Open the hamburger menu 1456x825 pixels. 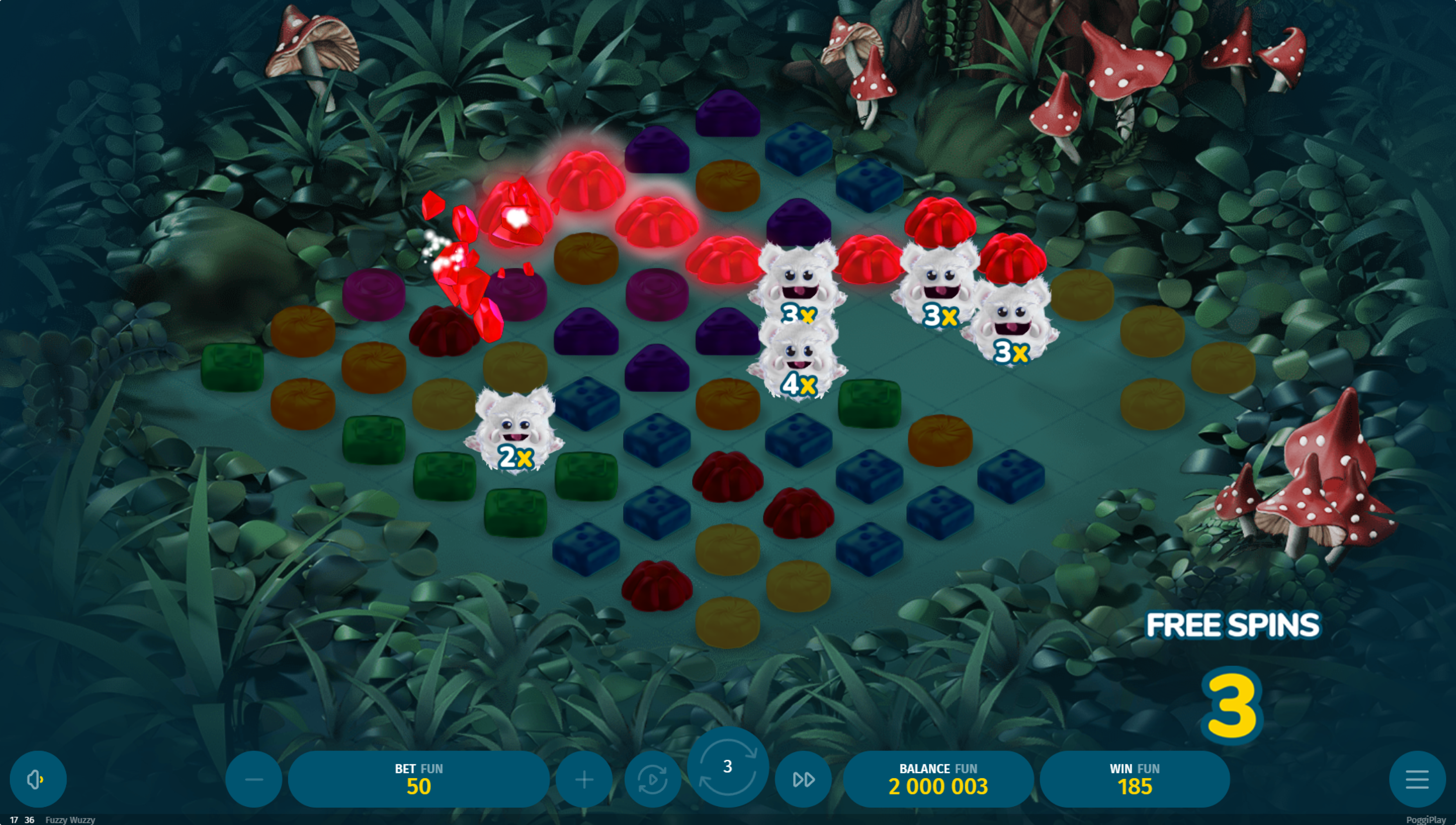point(1417,780)
